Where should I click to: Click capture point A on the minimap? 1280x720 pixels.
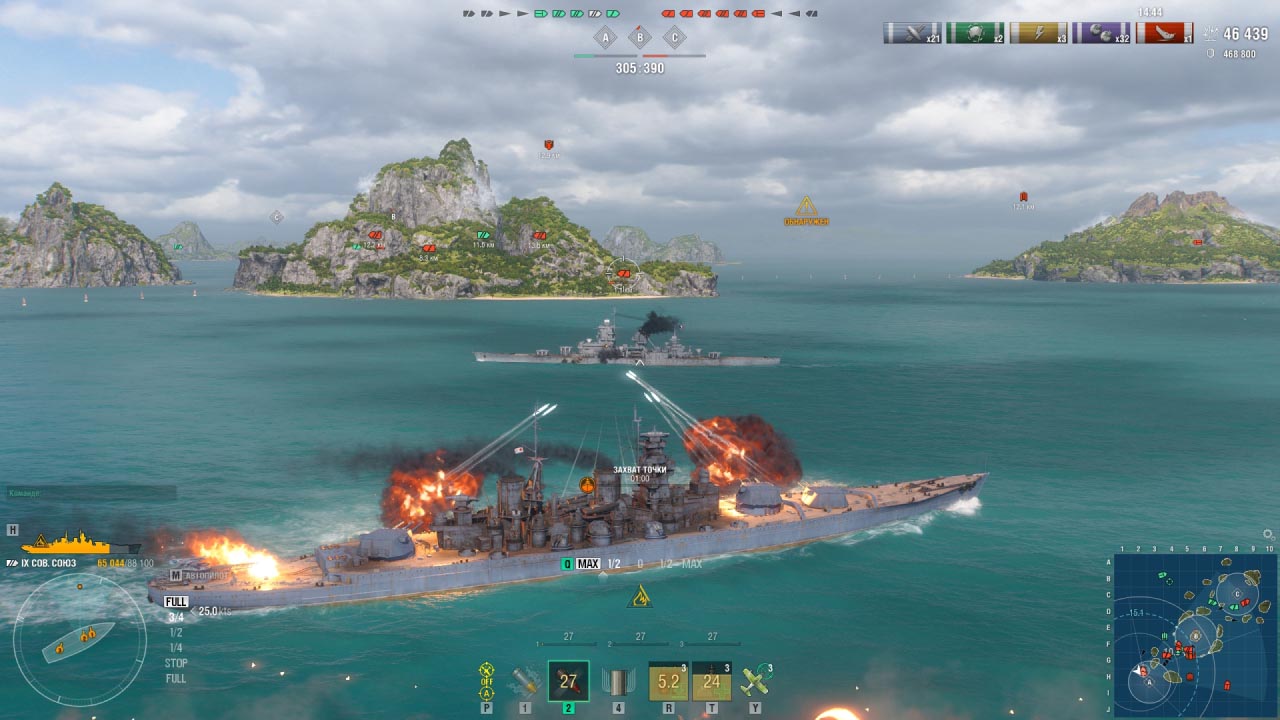1149,682
